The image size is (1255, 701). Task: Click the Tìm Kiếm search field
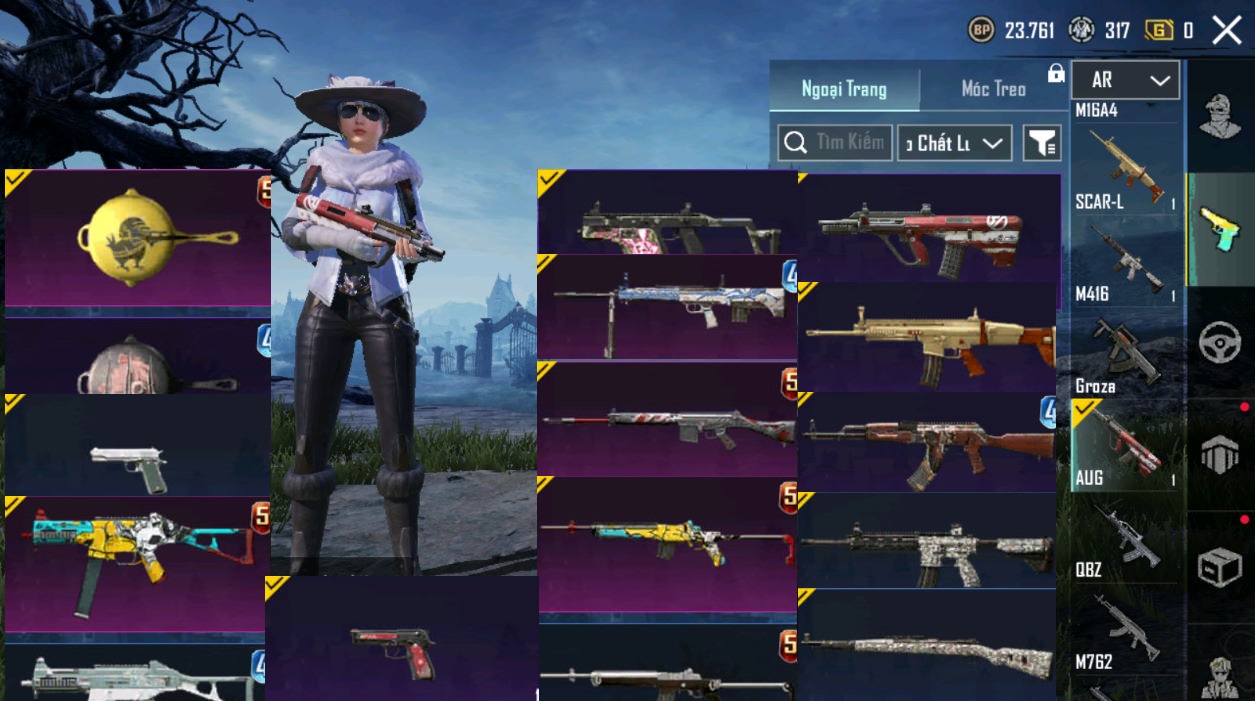coord(835,143)
